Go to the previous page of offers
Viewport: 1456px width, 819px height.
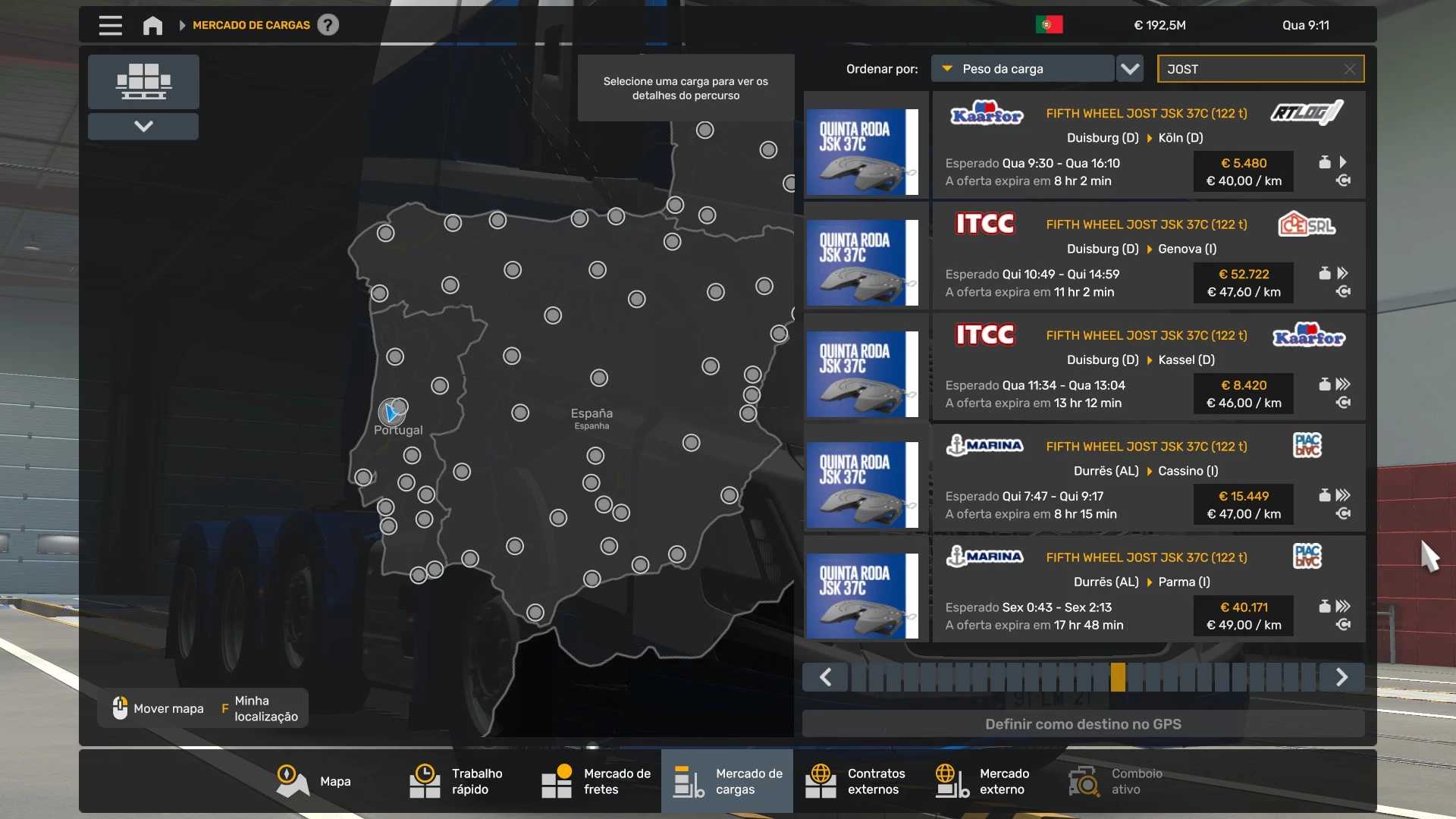tap(826, 677)
